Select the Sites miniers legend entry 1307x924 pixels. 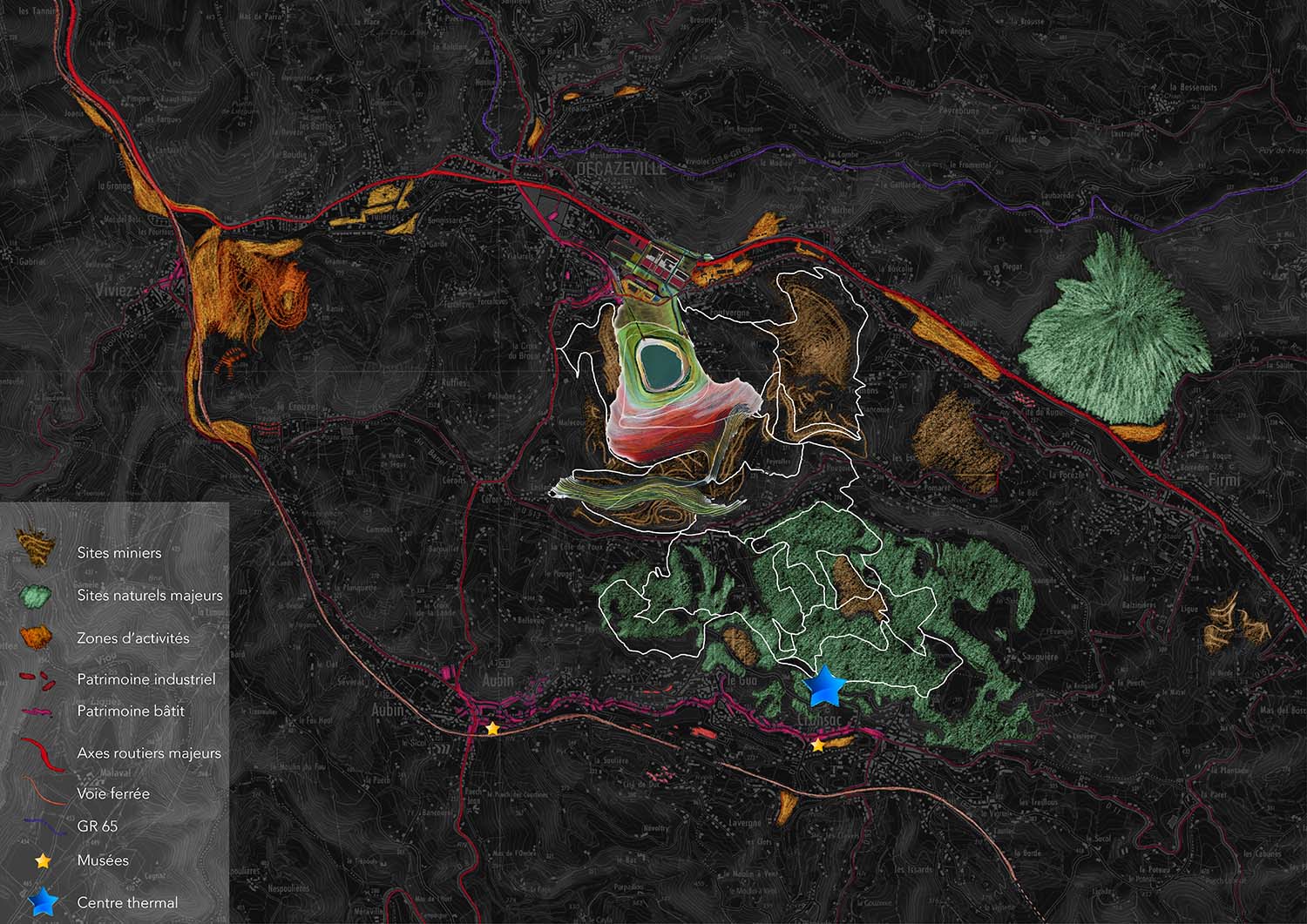(119, 553)
